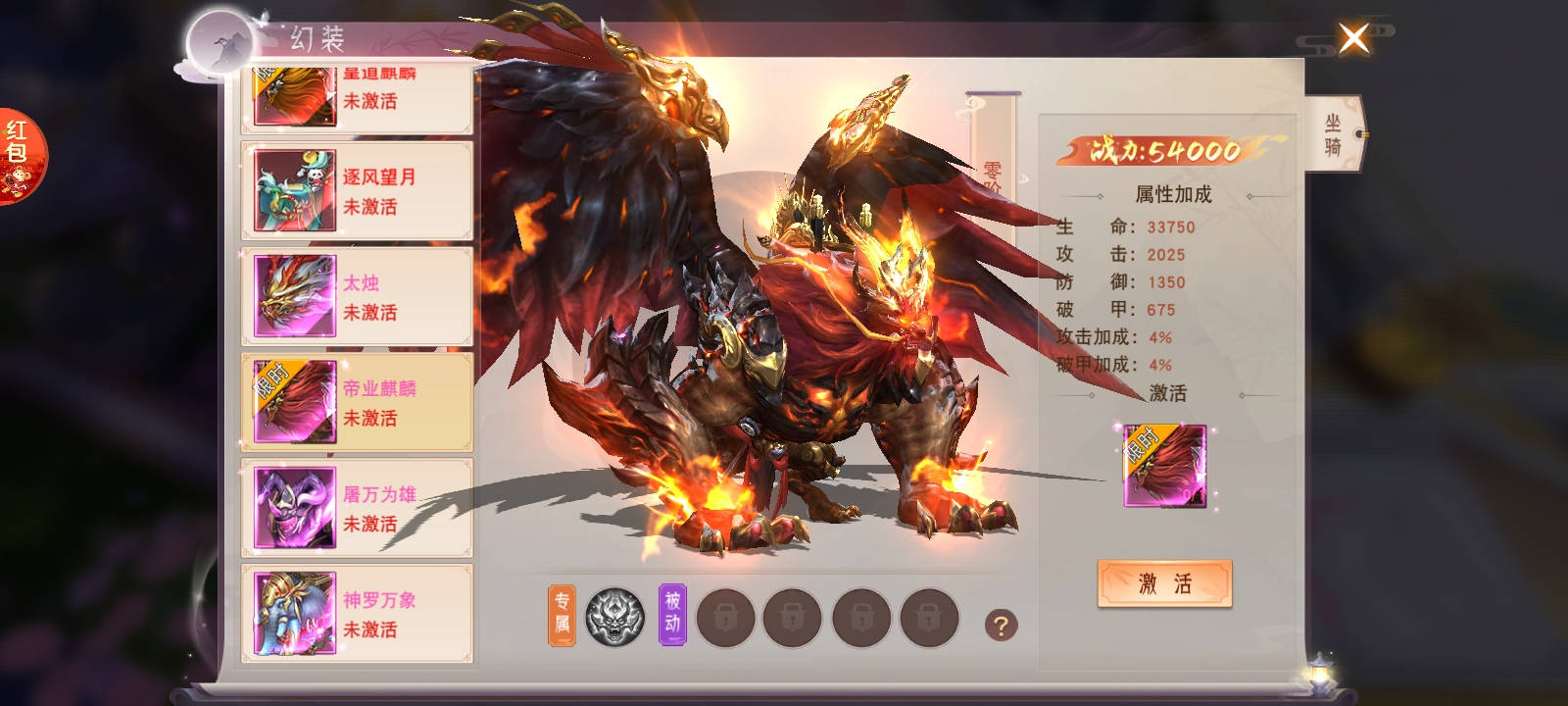Tap the beast-face exclusive skill icon

click(x=614, y=617)
